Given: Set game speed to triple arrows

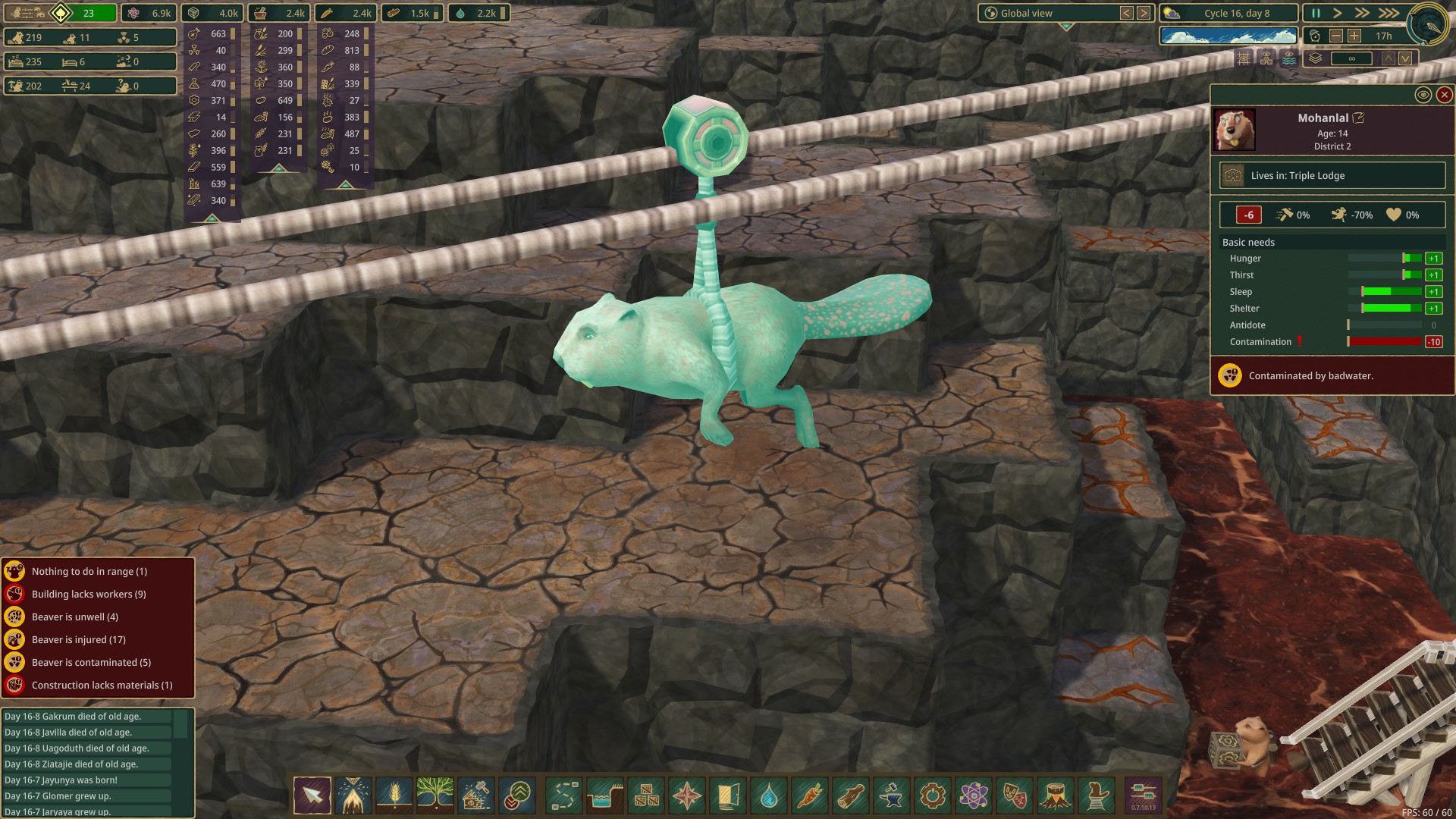Looking at the screenshot, I should pyautogui.click(x=1389, y=13).
